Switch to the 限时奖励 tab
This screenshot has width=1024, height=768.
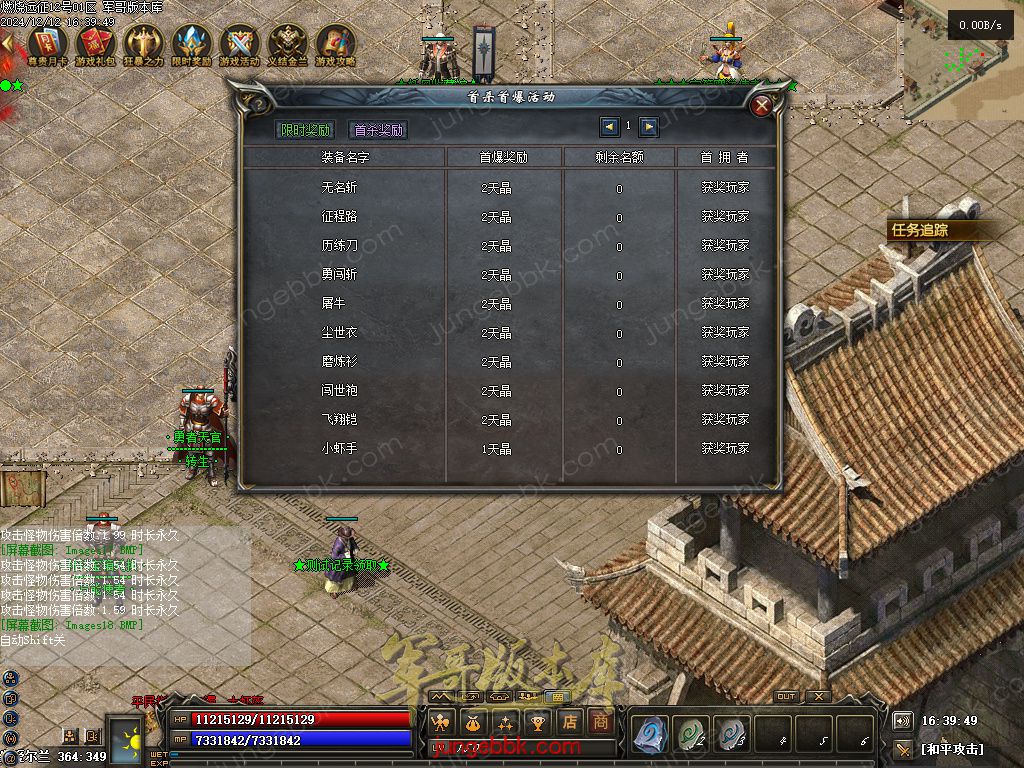[x=305, y=130]
